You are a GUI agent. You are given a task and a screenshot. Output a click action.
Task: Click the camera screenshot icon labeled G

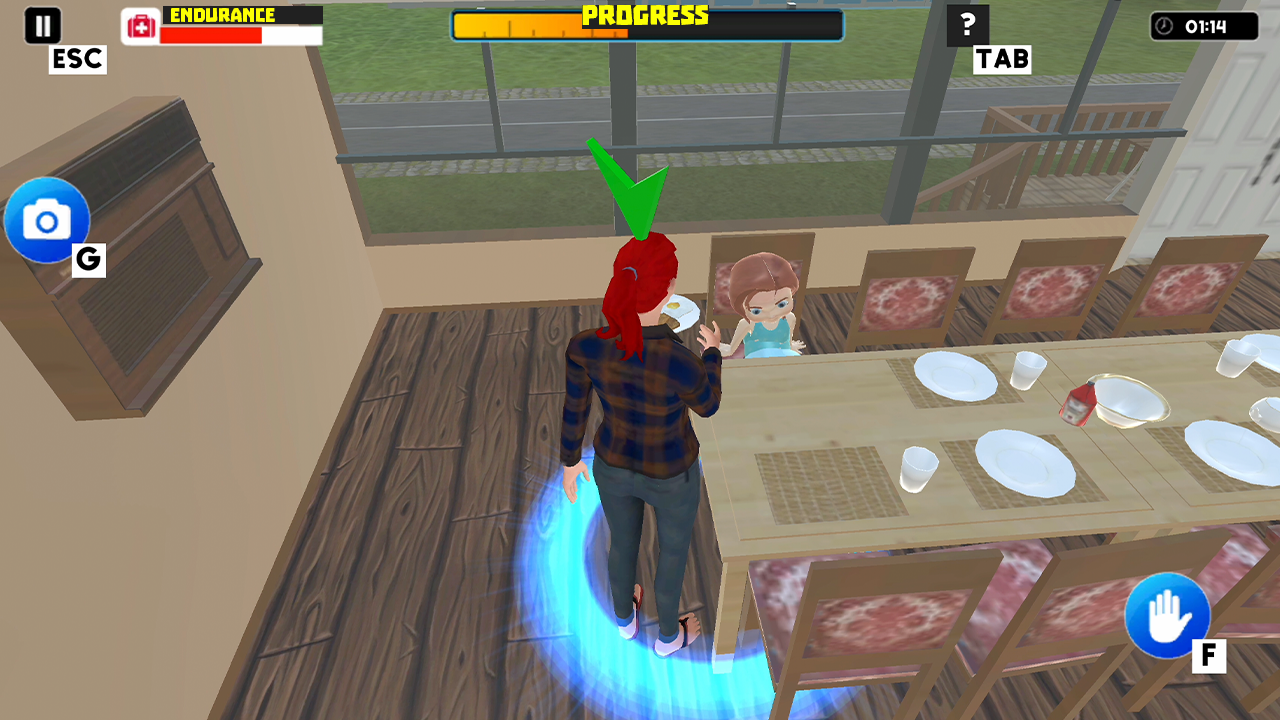tap(47, 220)
